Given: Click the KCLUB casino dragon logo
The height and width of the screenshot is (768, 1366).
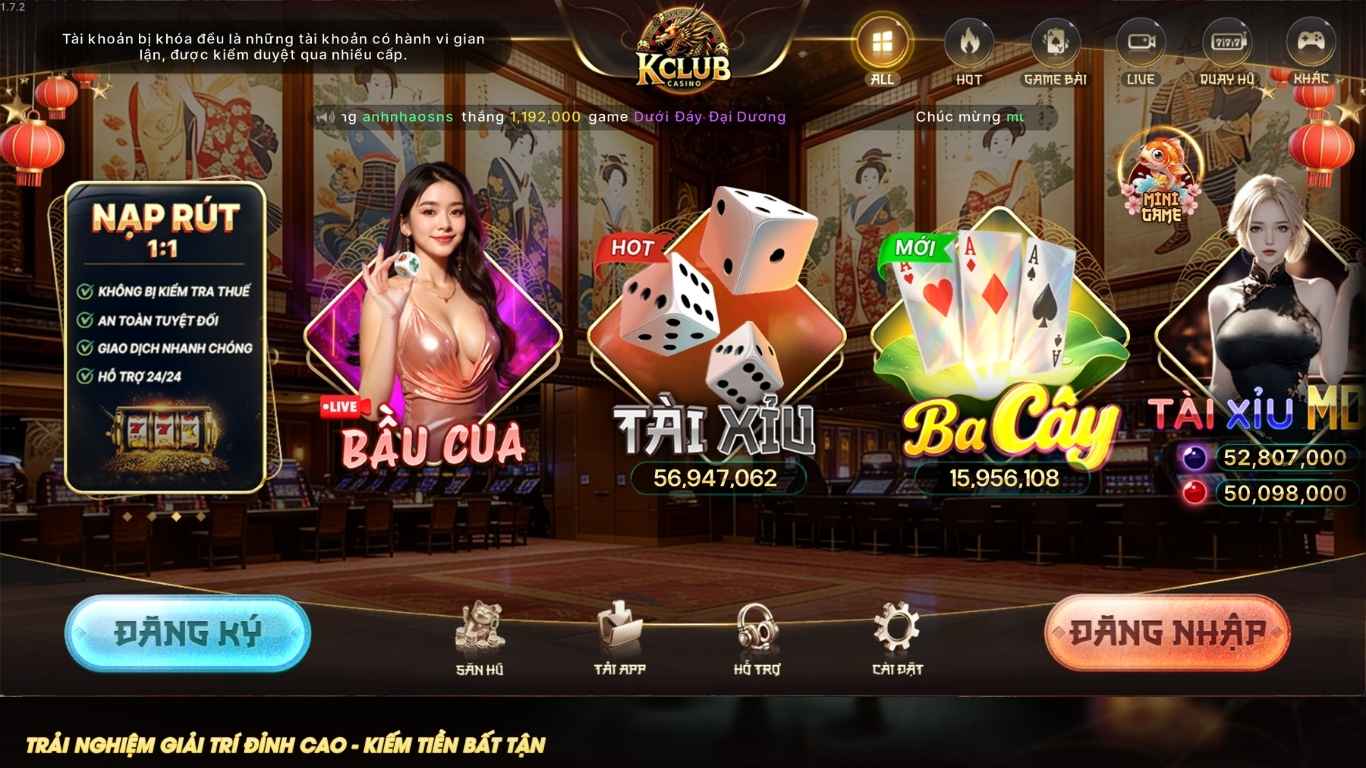Looking at the screenshot, I should point(683,45).
